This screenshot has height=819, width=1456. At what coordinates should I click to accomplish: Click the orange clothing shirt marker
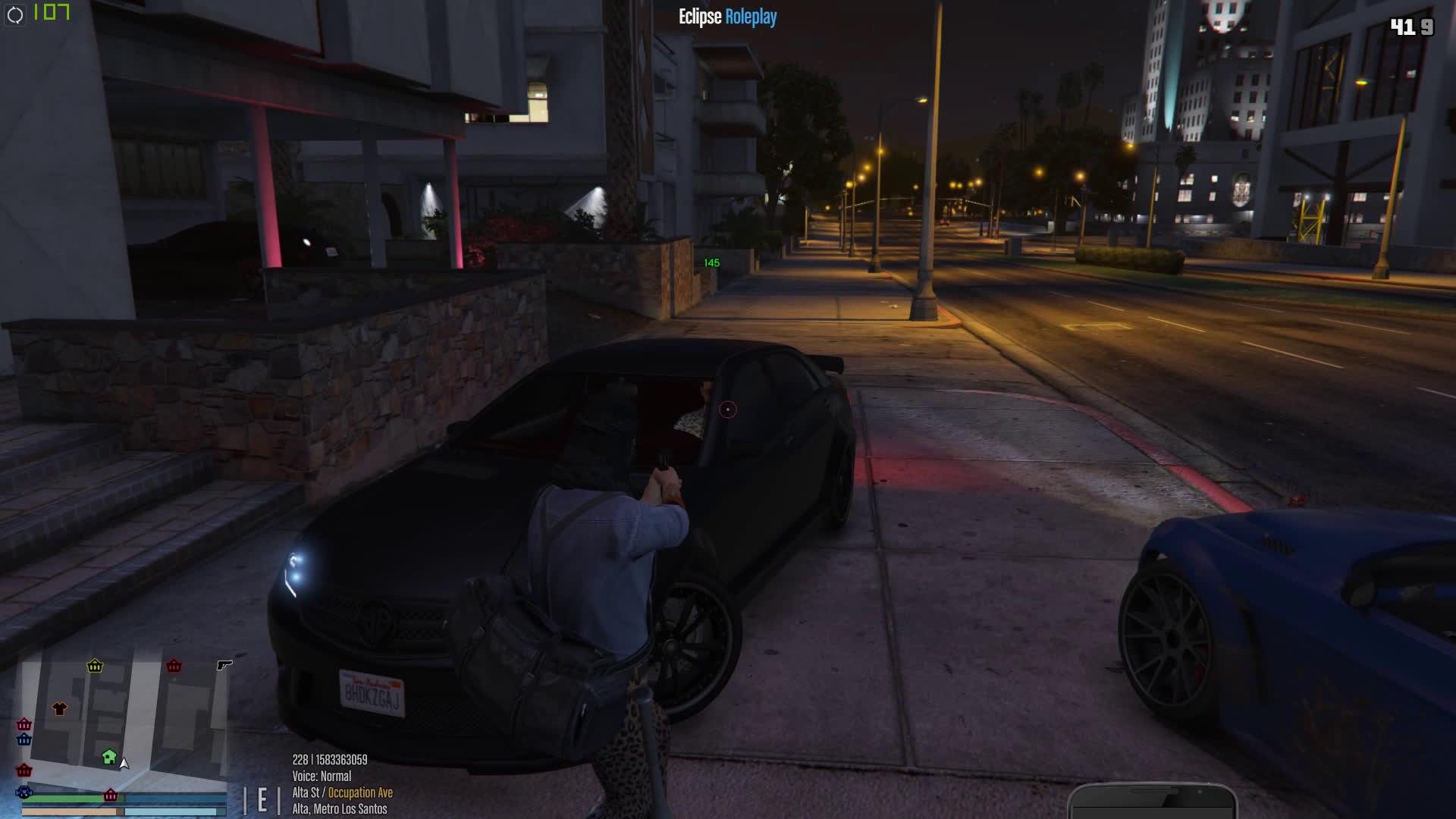[60, 709]
